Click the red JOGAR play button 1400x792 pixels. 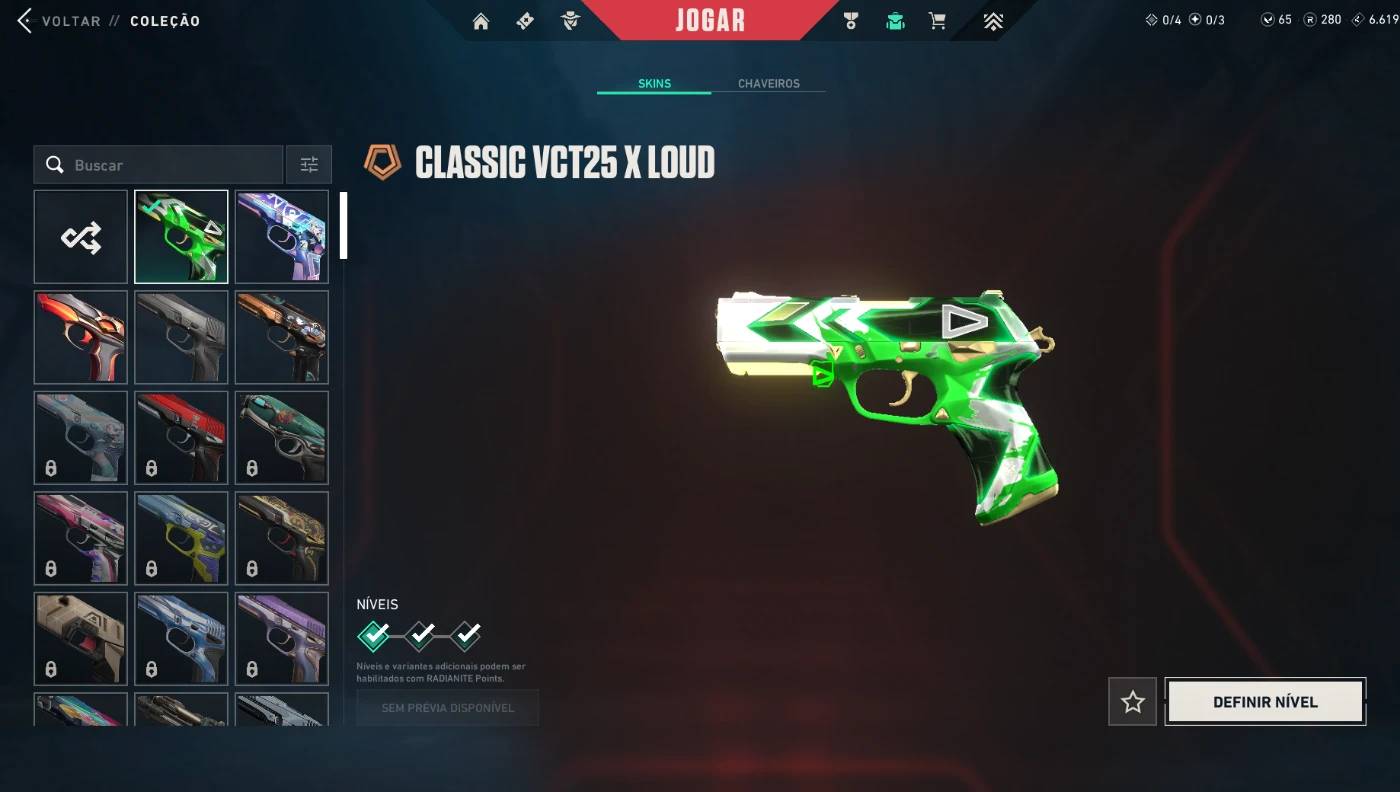pyautogui.click(x=710, y=20)
